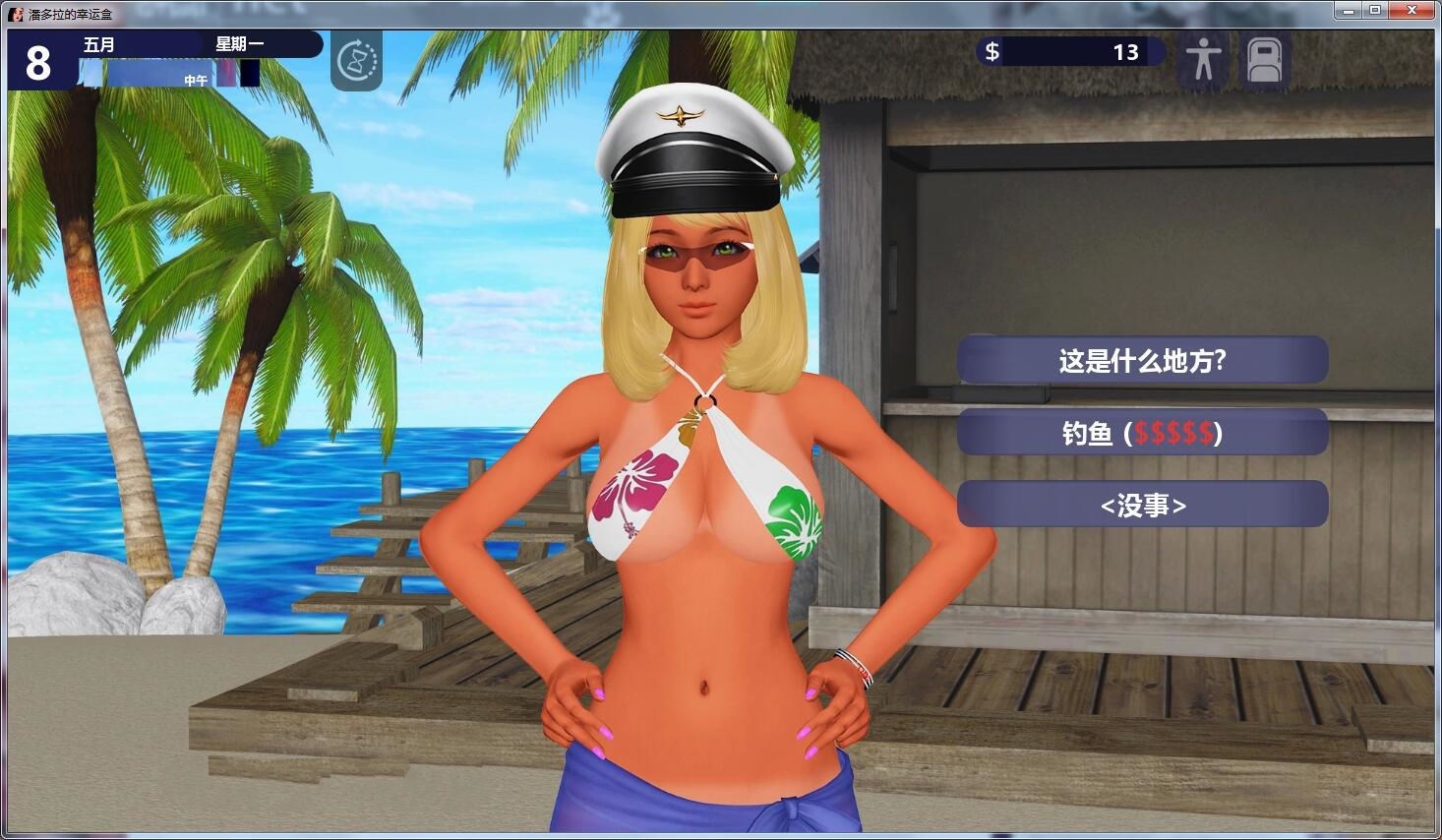Viewport: 1442px width, 840px height.
Task: Minimize the game window
Action: tap(1347, 10)
